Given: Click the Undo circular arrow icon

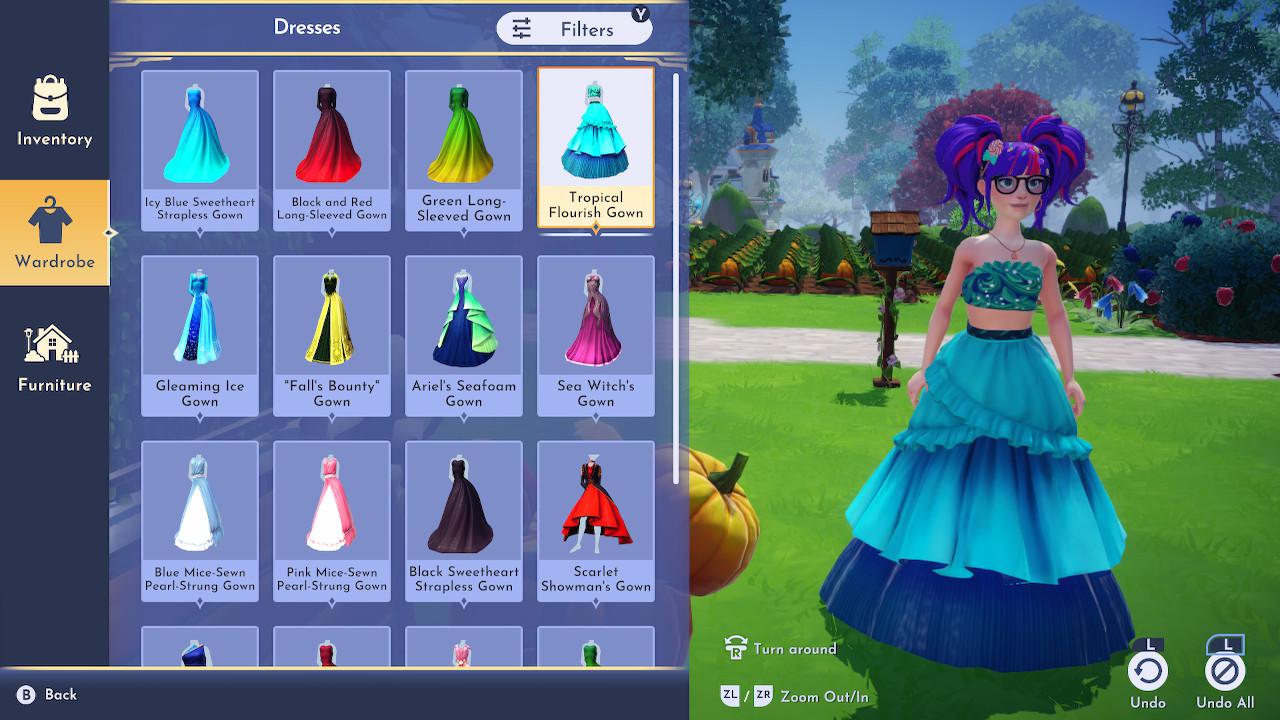Looking at the screenshot, I should click(x=1148, y=671).
